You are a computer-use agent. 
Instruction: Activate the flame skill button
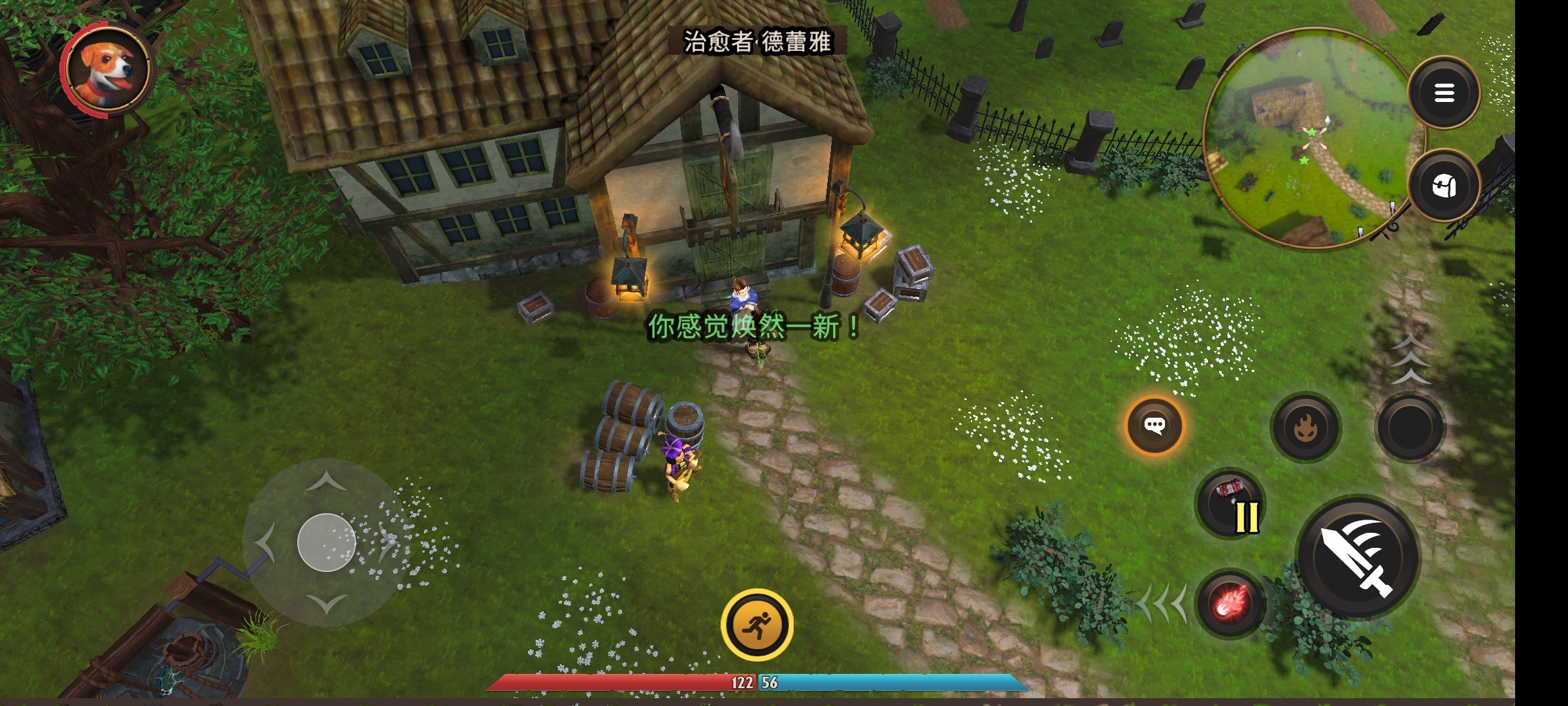[x=1305, y=428]
